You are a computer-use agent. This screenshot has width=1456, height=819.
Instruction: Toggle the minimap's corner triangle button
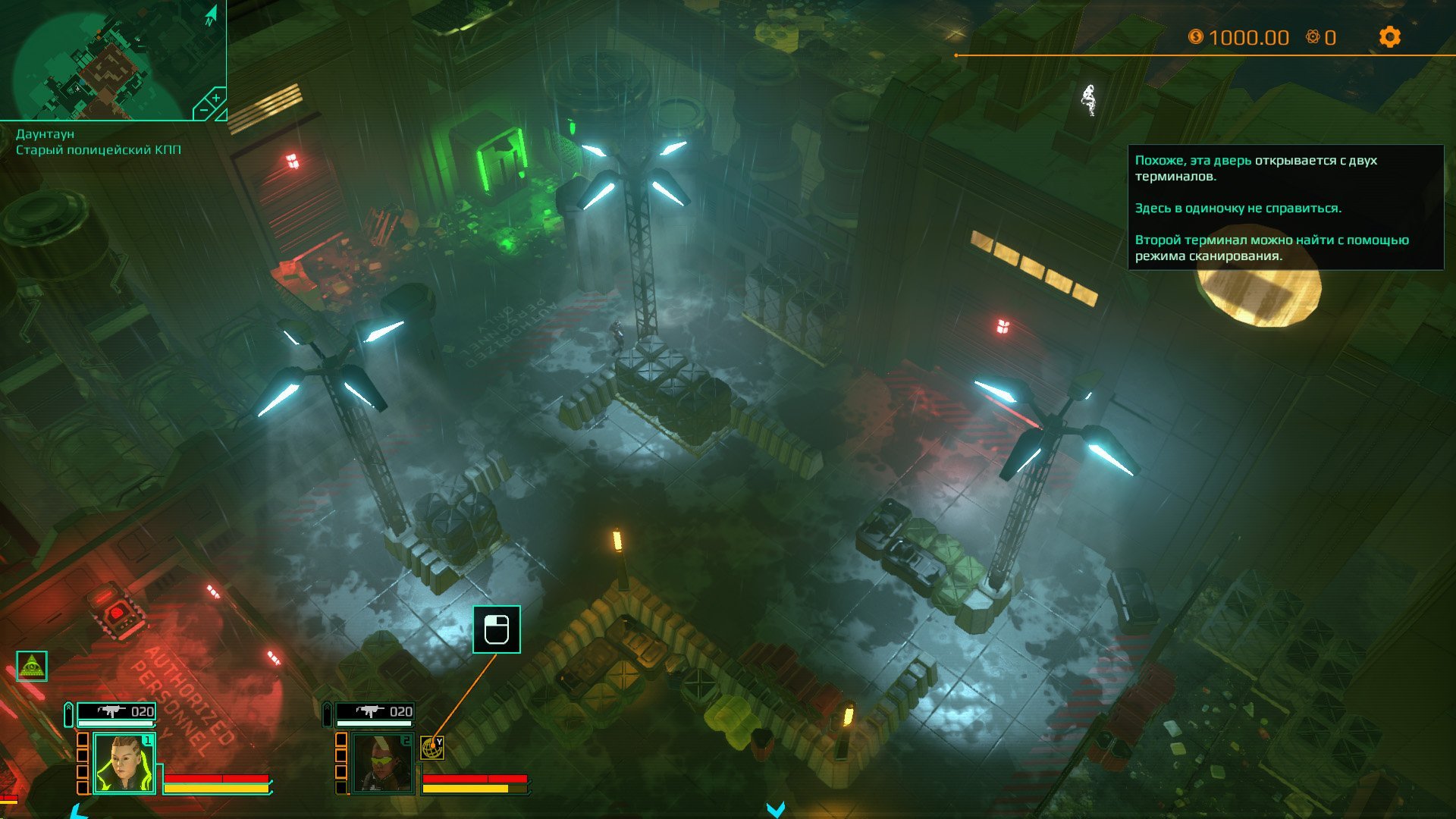pyautogui.click(x=221, y=115)
